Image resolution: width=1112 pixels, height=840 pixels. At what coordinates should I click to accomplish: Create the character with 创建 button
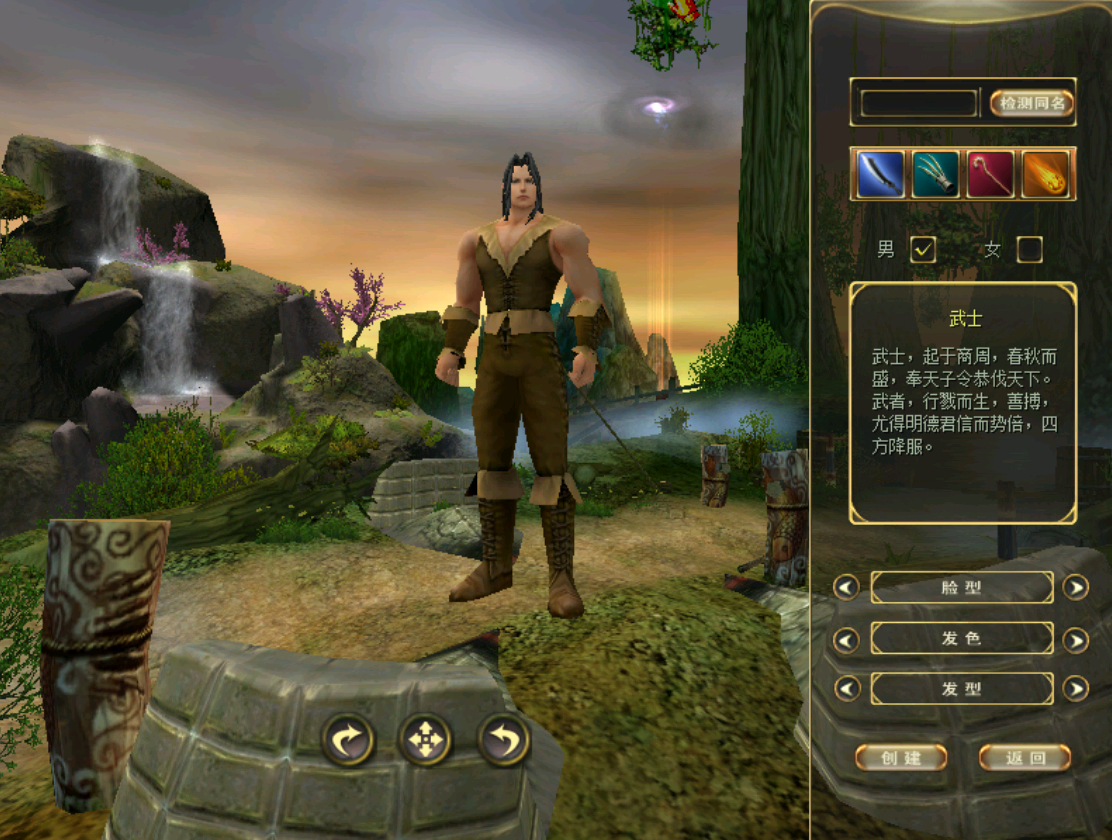pyautogui.click(x=901, y=757)
